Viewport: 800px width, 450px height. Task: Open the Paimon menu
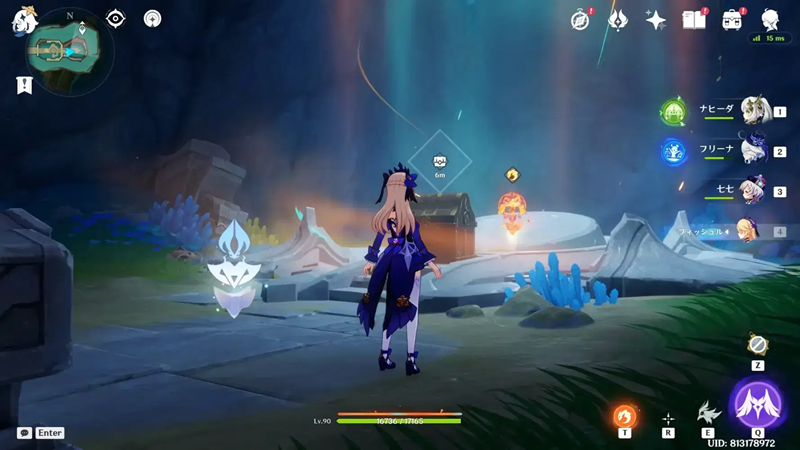24,20
